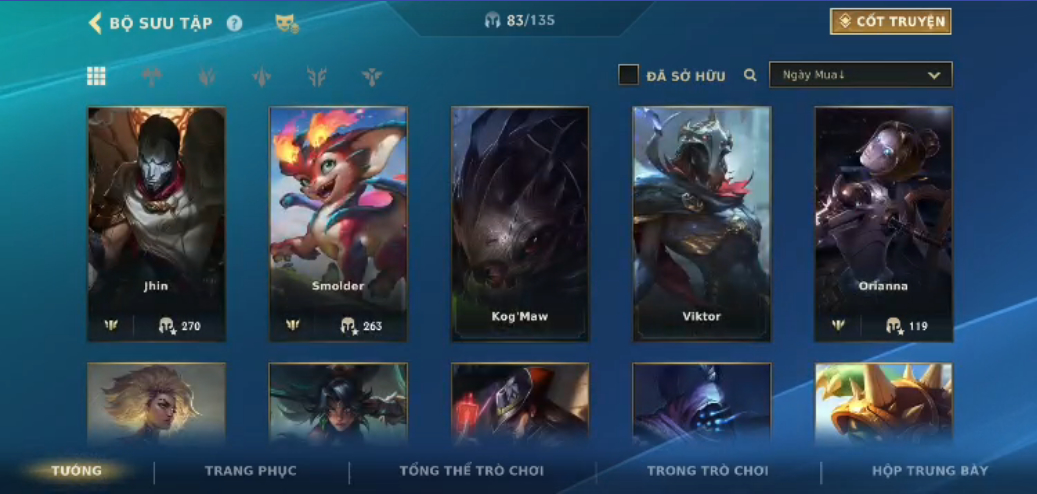This screenshot has height=494, width=1037.
Task: Go to the Hộp Trưng Bày tab
Action: click(x=930, y=471)
